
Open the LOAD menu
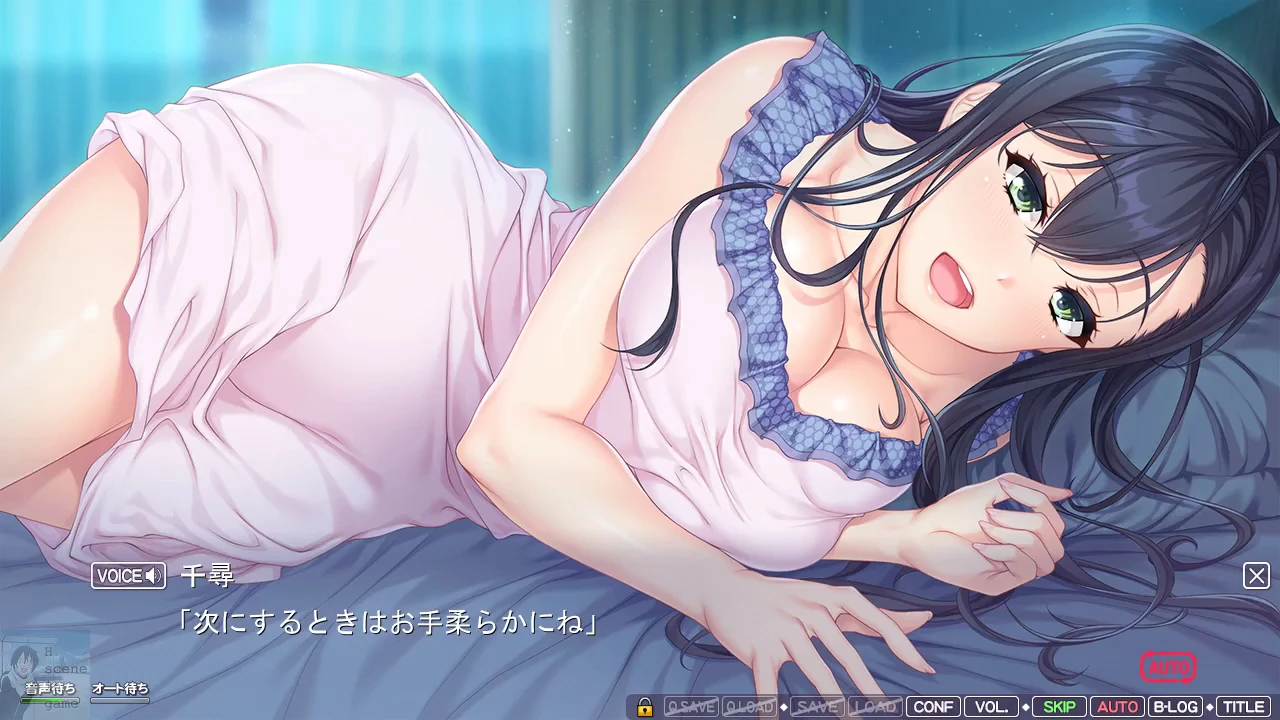875,707
